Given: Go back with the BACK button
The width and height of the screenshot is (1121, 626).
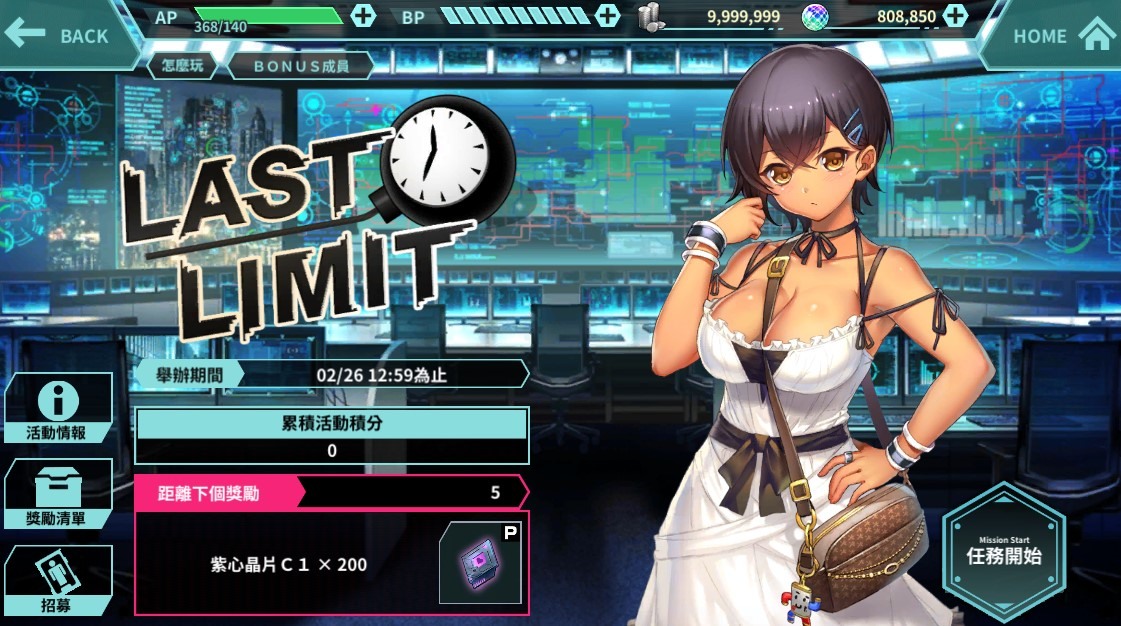Looking at the screenshot, I should 58,35.
